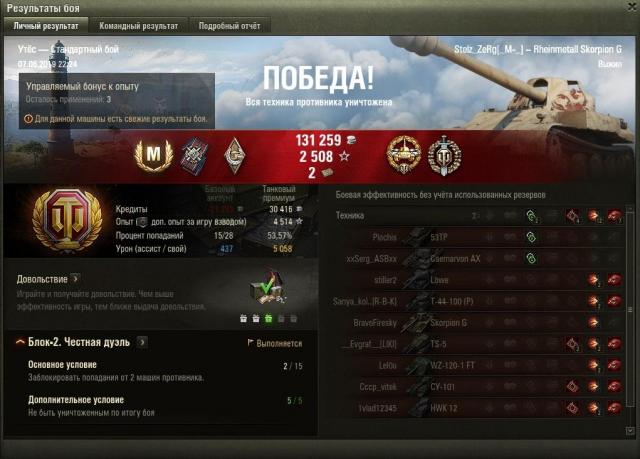Select the 1vlad12345 HWK 12 row
The width and height of the screenshot is (640, 459).
[x=480, y=407]
